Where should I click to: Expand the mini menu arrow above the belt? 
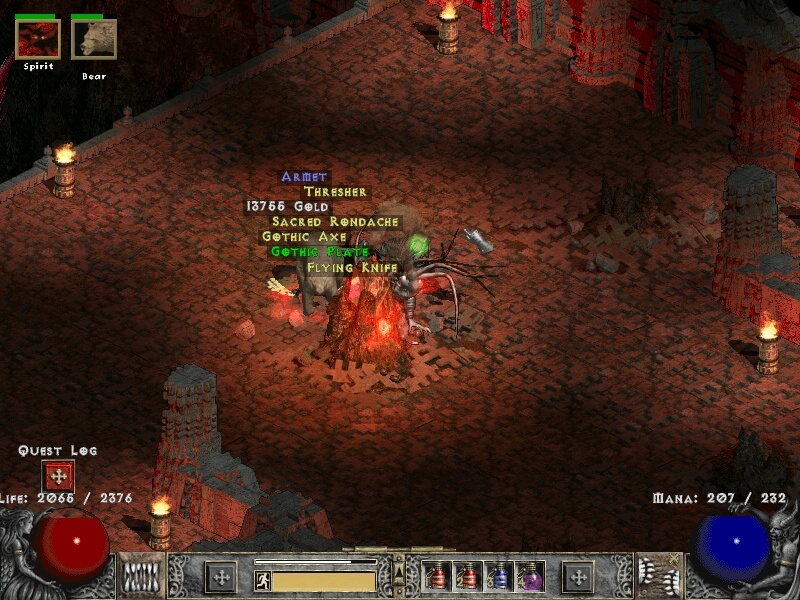coord(399,570)
